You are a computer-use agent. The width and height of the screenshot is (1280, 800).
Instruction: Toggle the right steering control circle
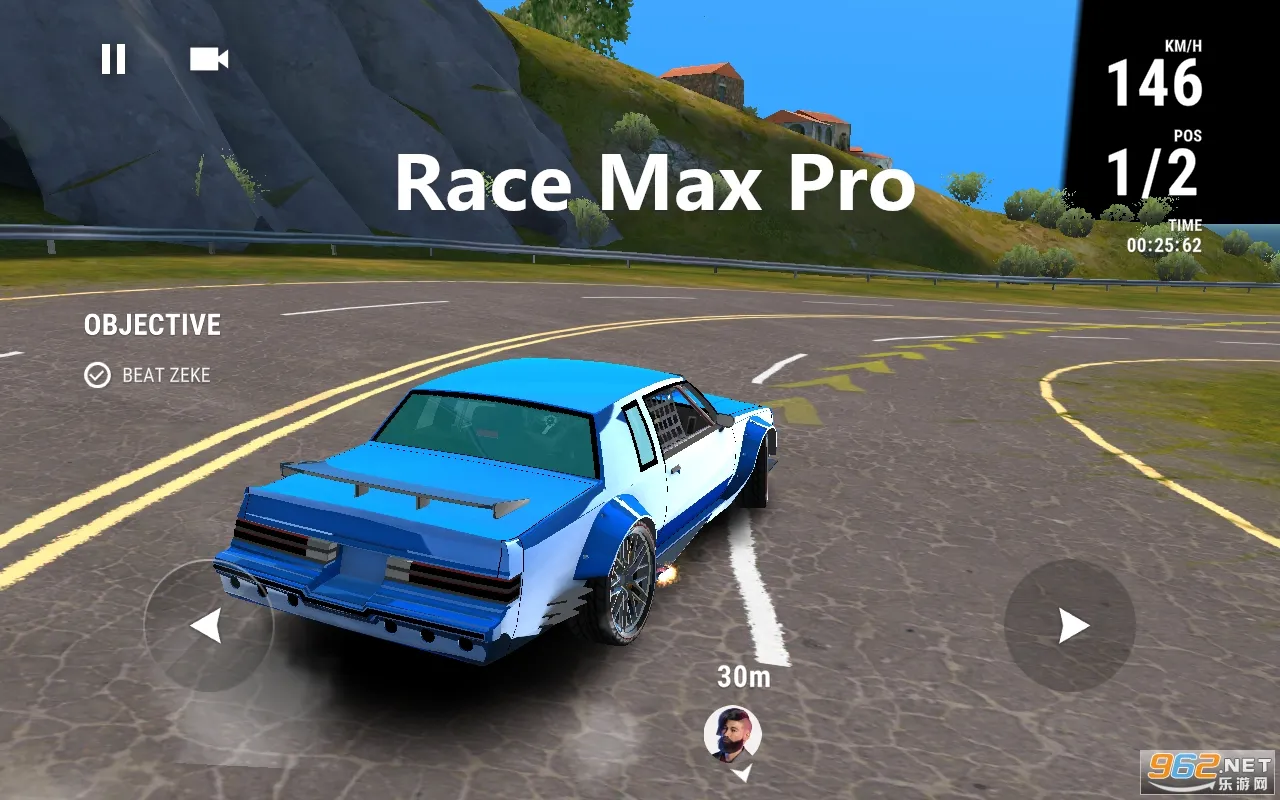coord(1070,627)
